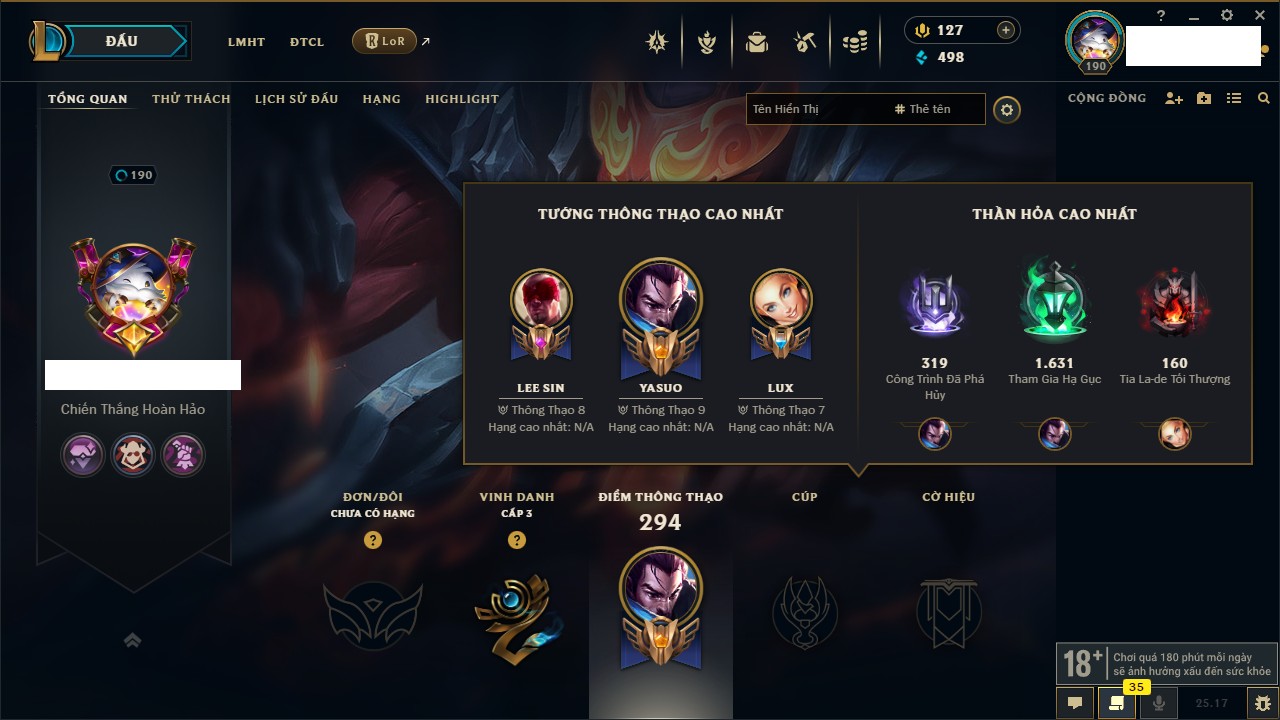
Task: Select the HẠNG tab
Action: [x=381, y=99]
